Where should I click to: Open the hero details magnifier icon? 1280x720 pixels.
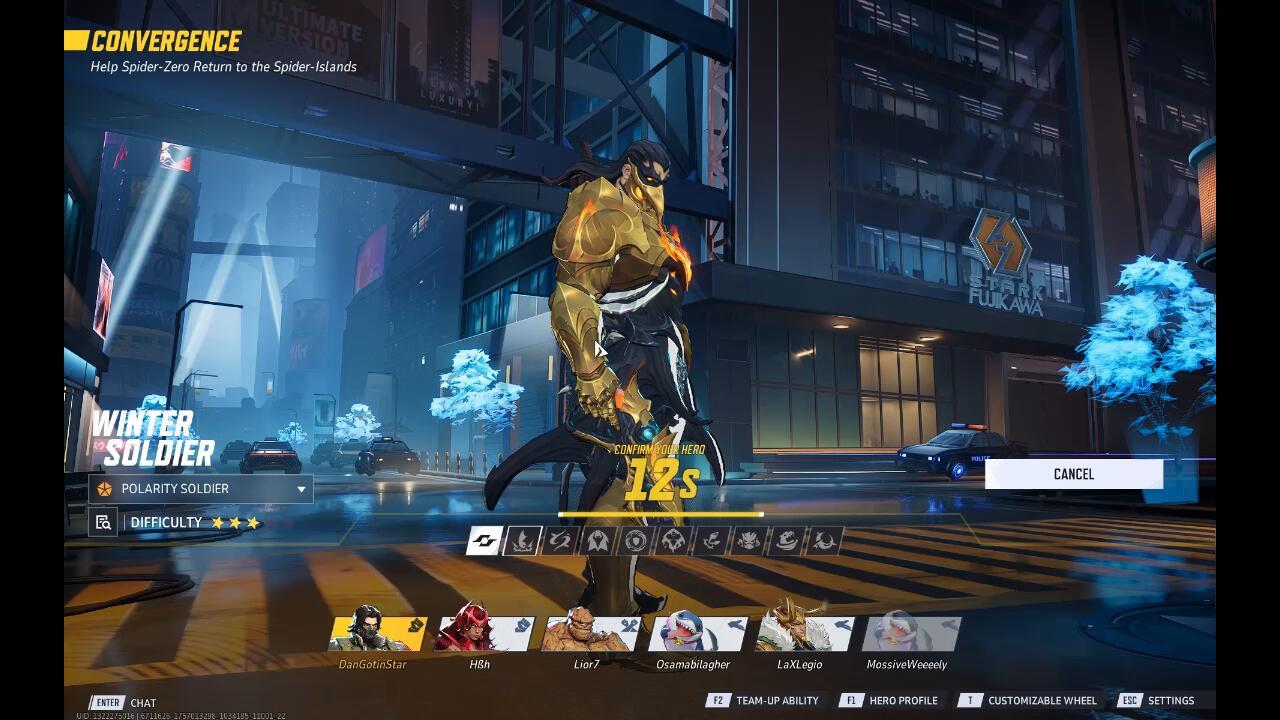[103, 522]
